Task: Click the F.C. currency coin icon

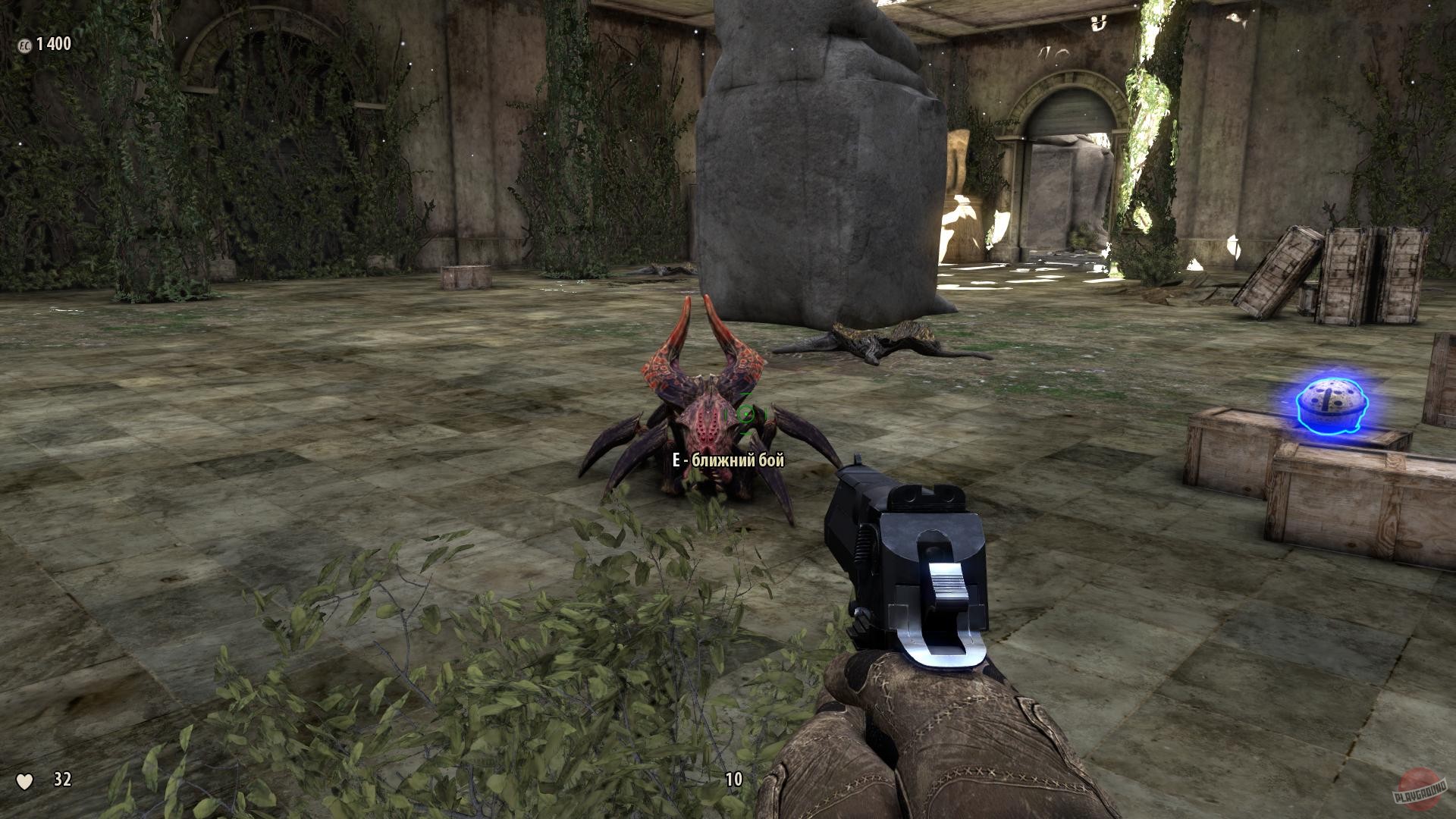Action: point(25,45)
